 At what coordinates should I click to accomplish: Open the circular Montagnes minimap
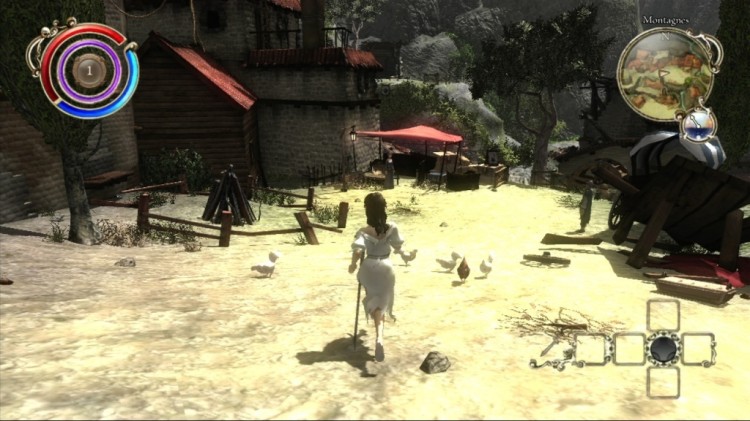point(666,74)
